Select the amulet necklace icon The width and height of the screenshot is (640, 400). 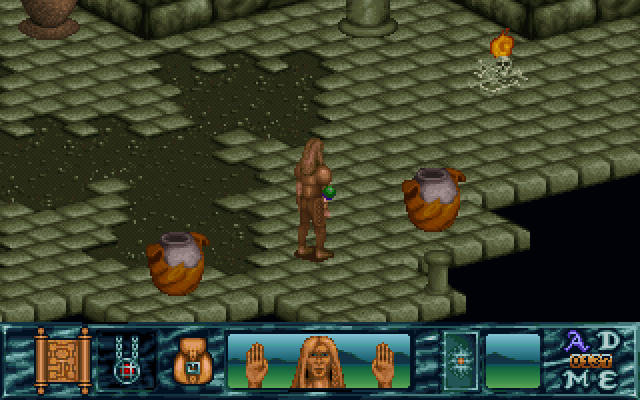127,360
